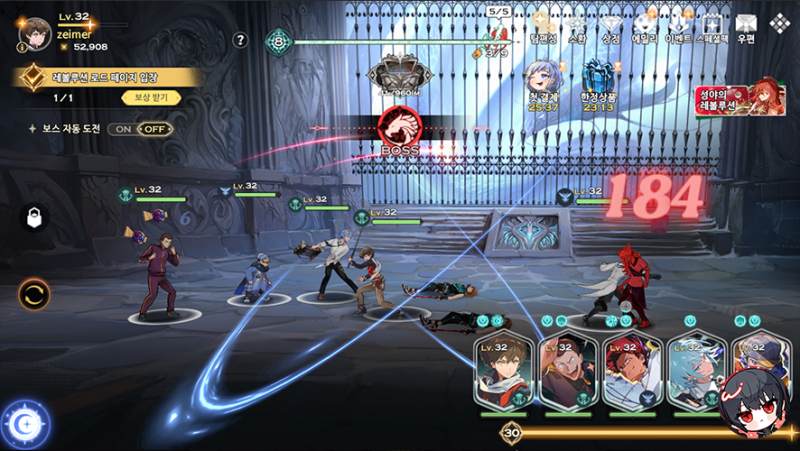Open the 에밀리 menu icon
The width and height of the screenshot is (800, 451).
[x=644, y=26]
